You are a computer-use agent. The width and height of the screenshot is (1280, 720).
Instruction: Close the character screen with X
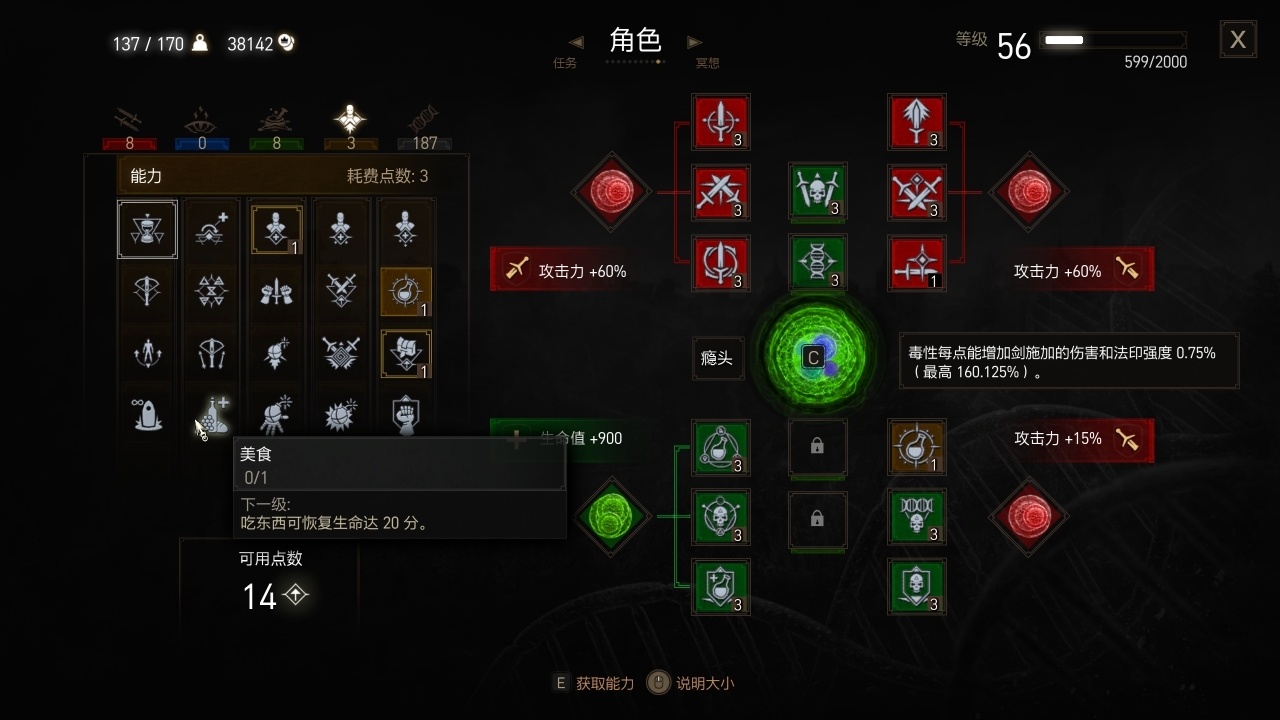pos(1238,39)
